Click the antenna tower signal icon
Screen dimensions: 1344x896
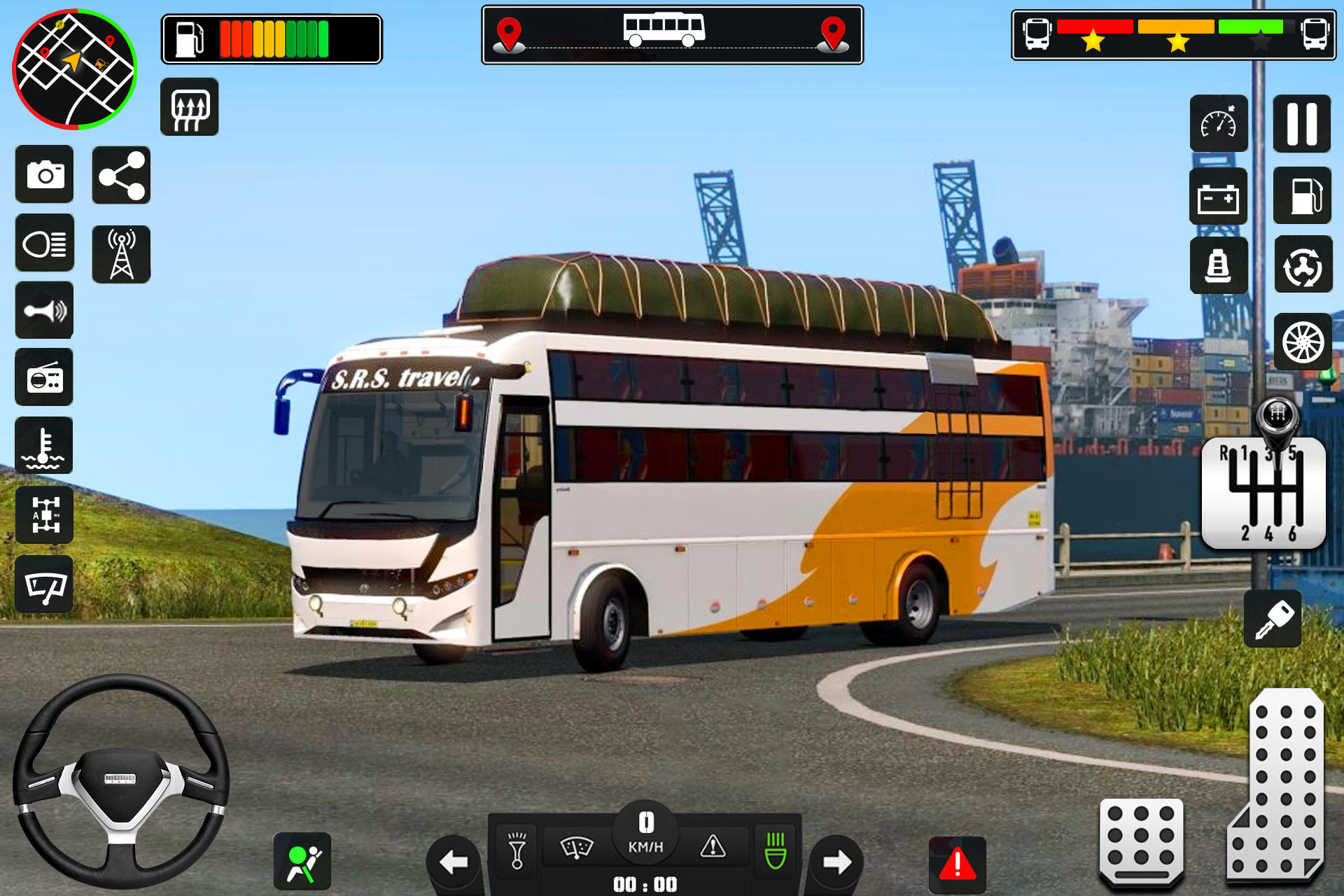[x=121, y=254]
